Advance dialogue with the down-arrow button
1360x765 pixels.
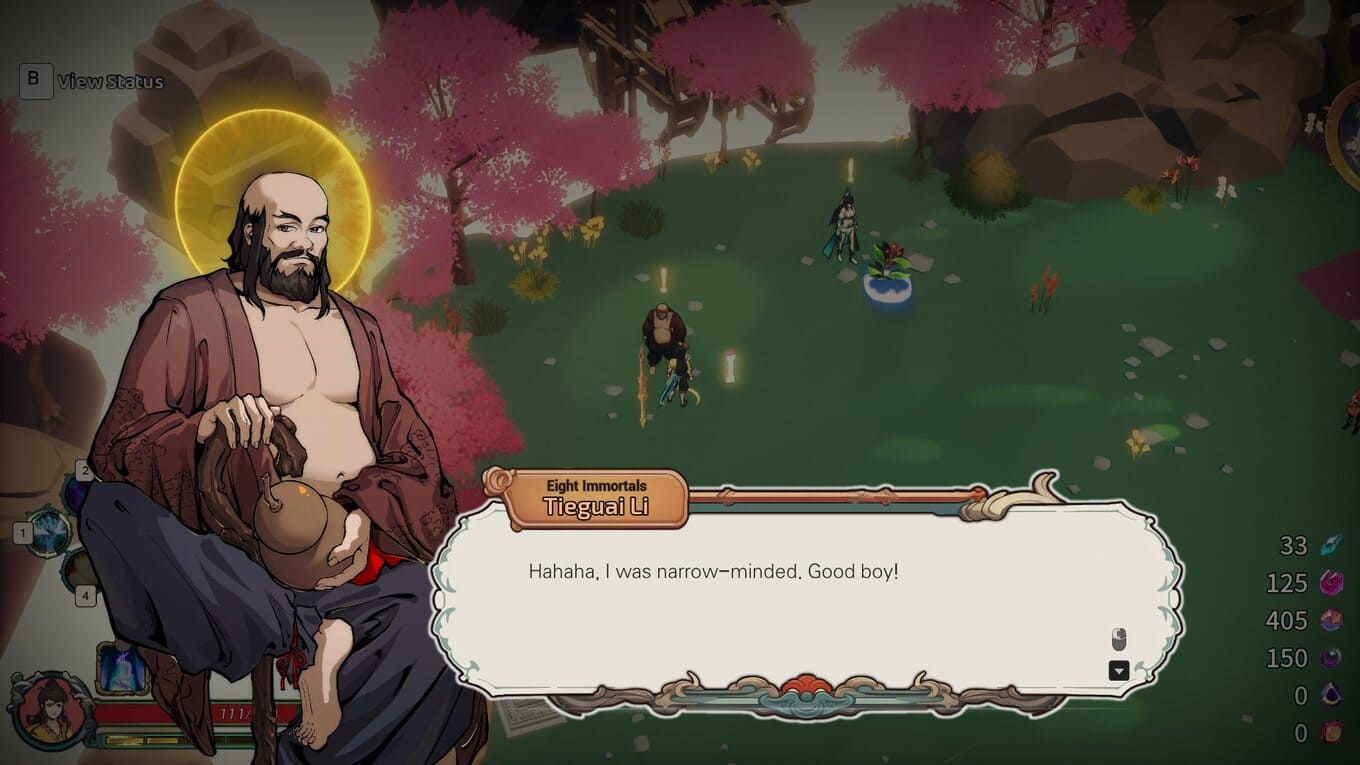click(x=1119, y=670)
